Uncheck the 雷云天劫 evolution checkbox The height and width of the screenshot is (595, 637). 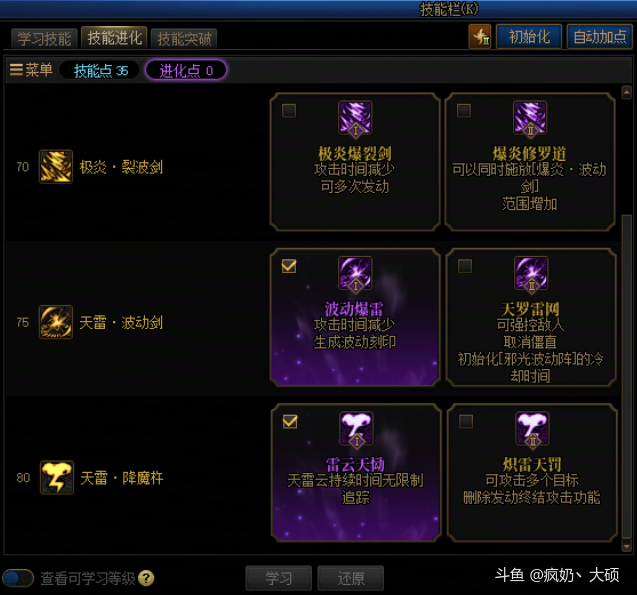pyautogui.click(x=289, y=422)
